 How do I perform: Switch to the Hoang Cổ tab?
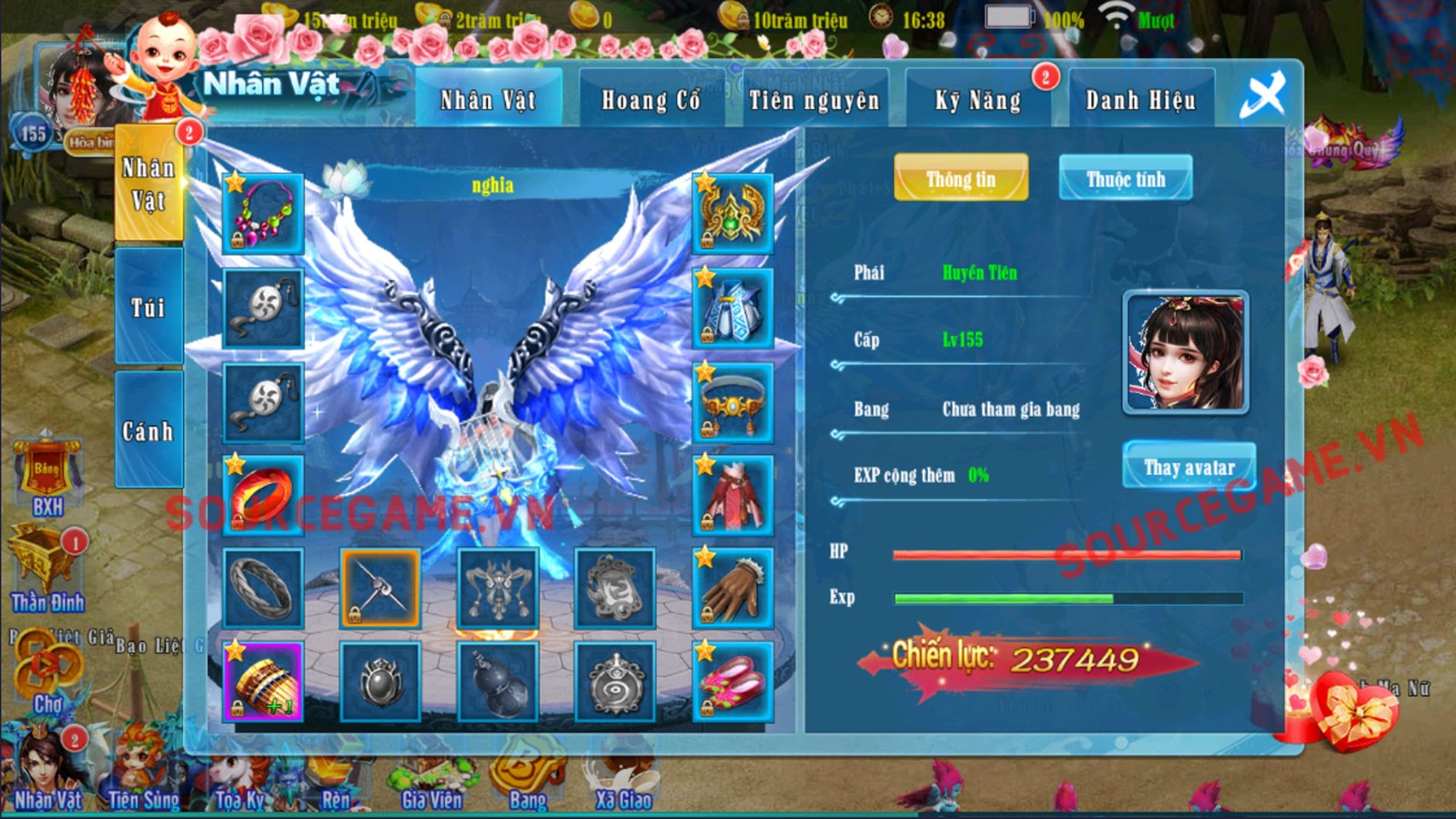pyautogui.click(x=651, y=100)
